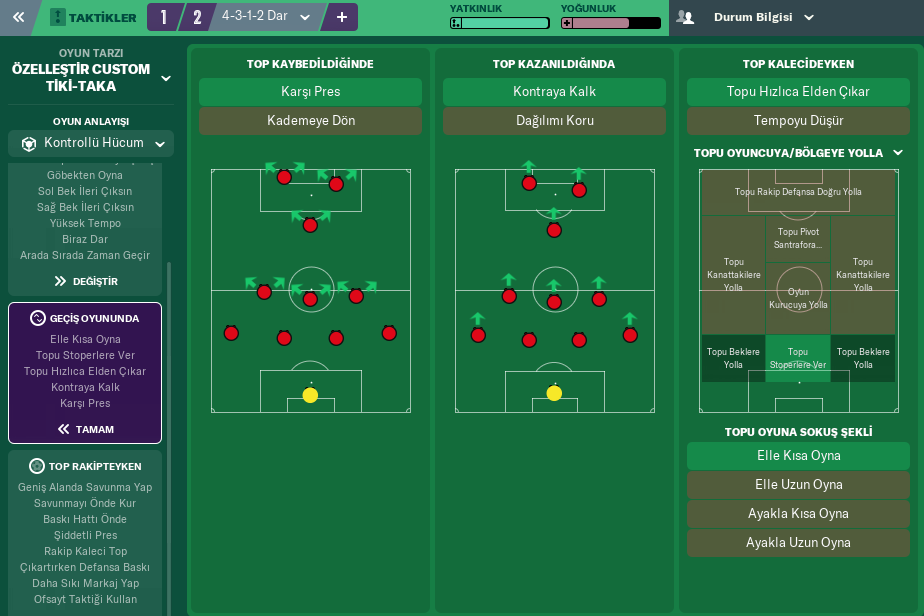Select Topu Hızlıca Elden Çıkar
The image size is (924, 616).
[798, 92]
